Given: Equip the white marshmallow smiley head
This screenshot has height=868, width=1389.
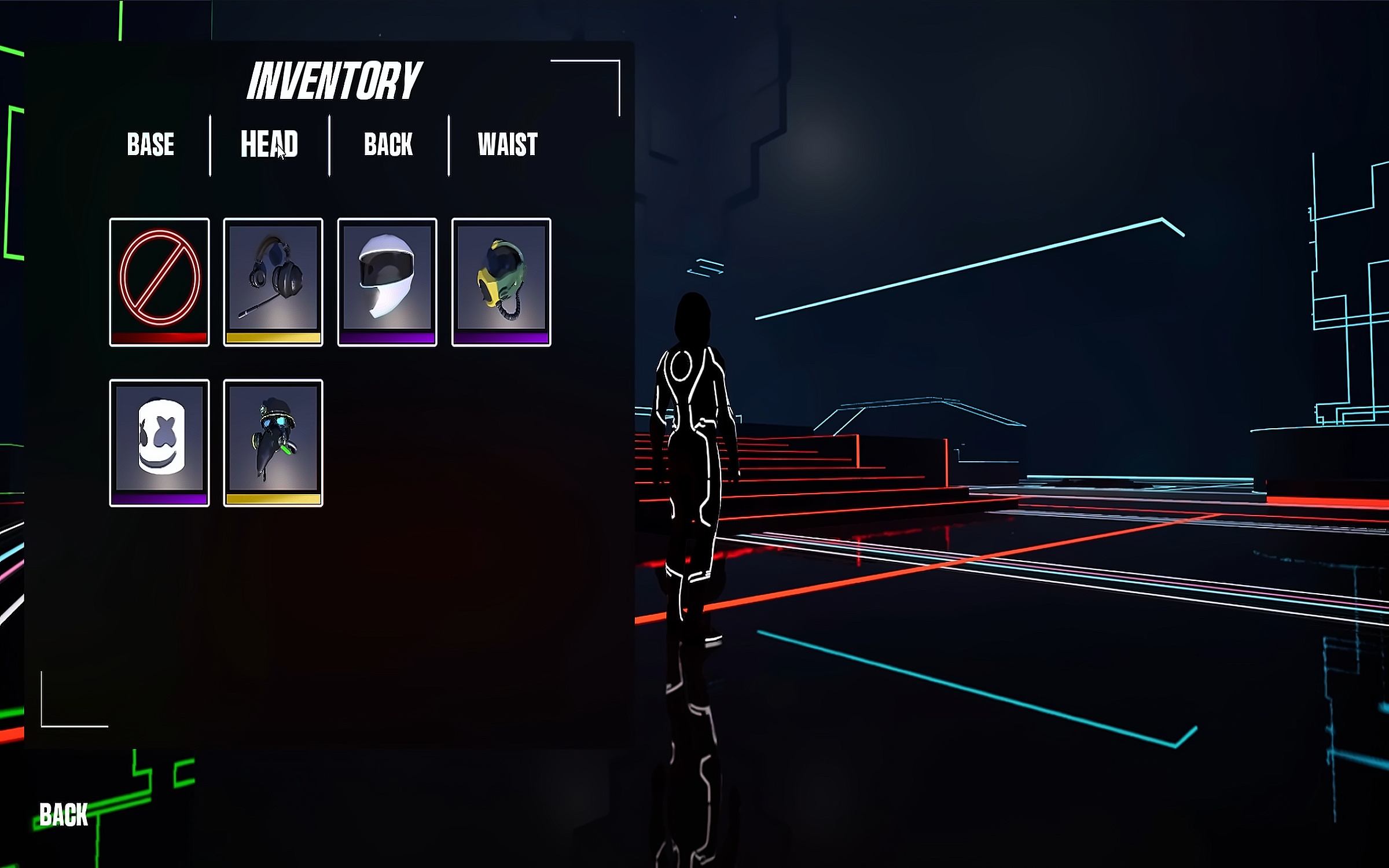Looking at the screenshot, I should click(x=159, y=443).
